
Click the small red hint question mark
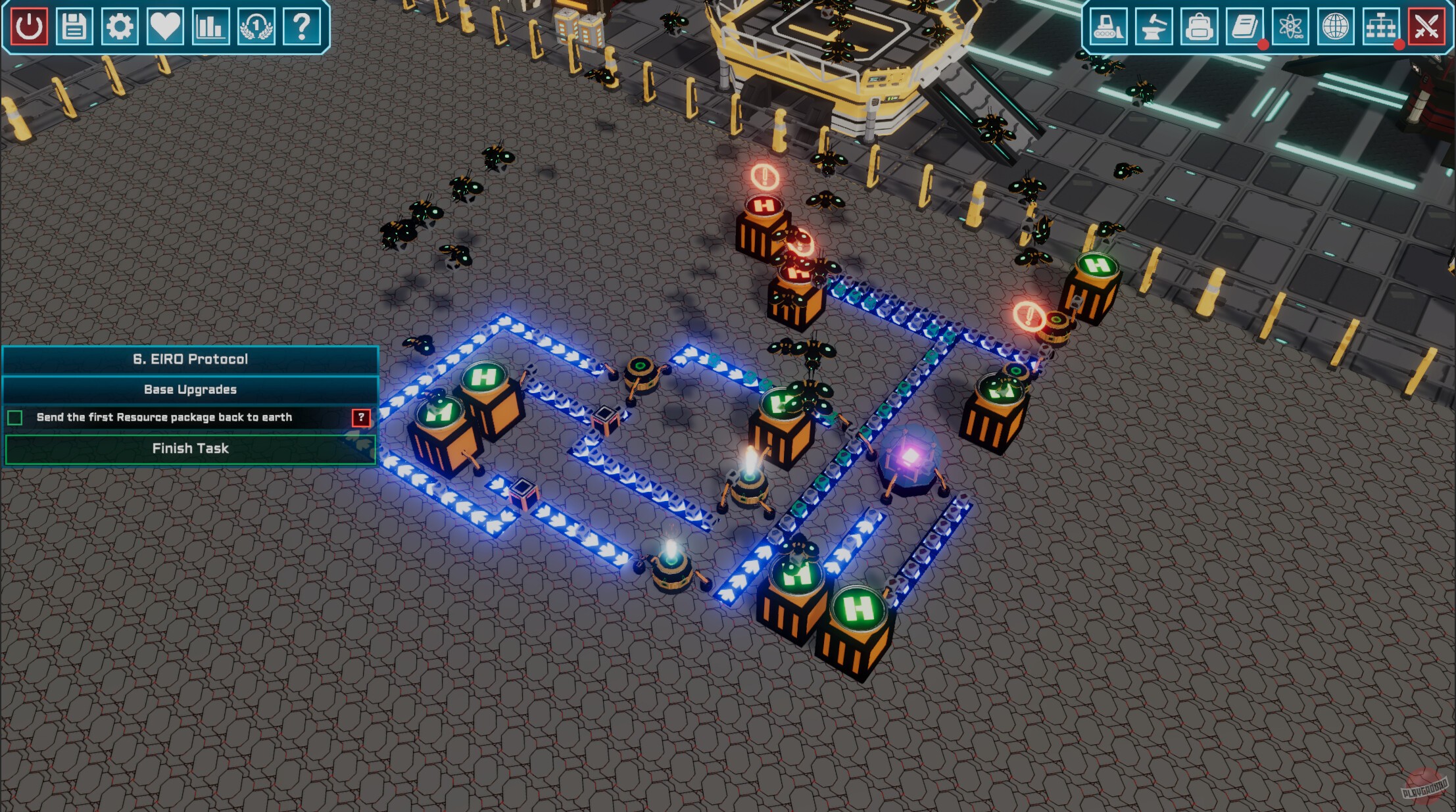click(361, 418)
